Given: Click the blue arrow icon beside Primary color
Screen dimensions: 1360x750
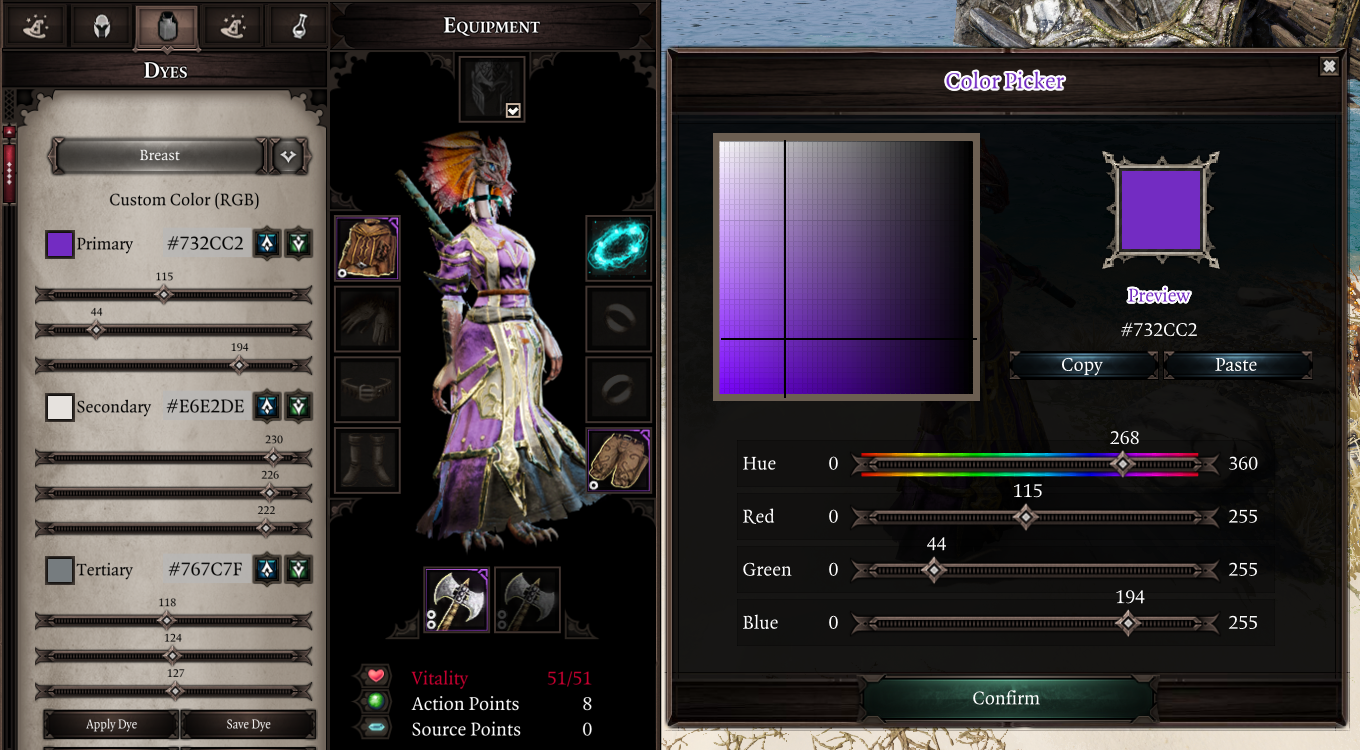Looking at the screenshot, I should (x=268, y=243).
